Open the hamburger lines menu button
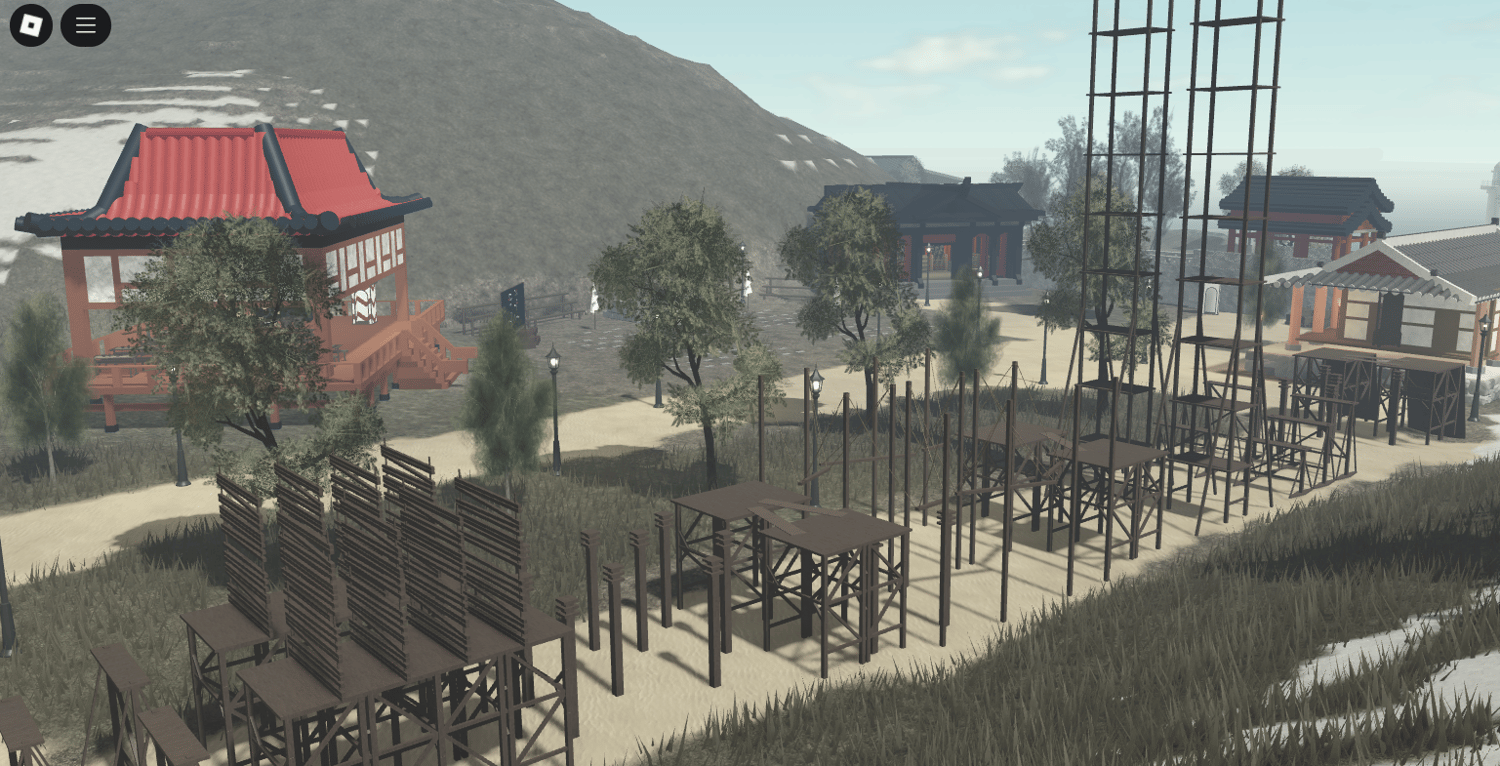1500x766 pixels. (86, 25)
